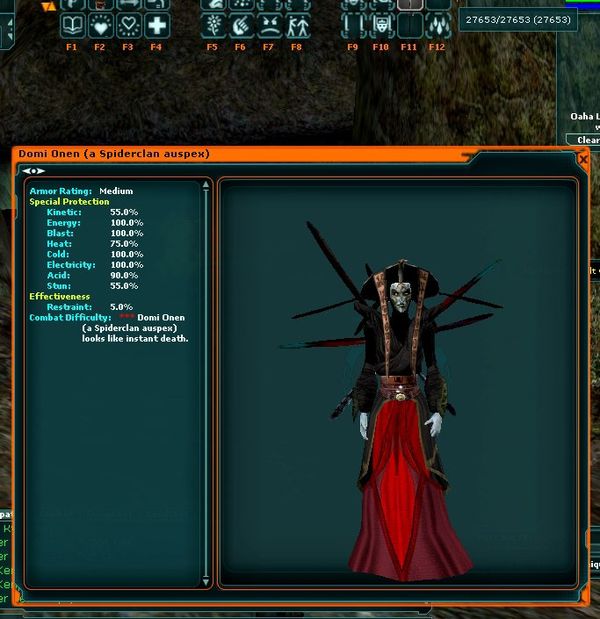Click the double-arrow toggle in the stats panel

click(33, 171)
